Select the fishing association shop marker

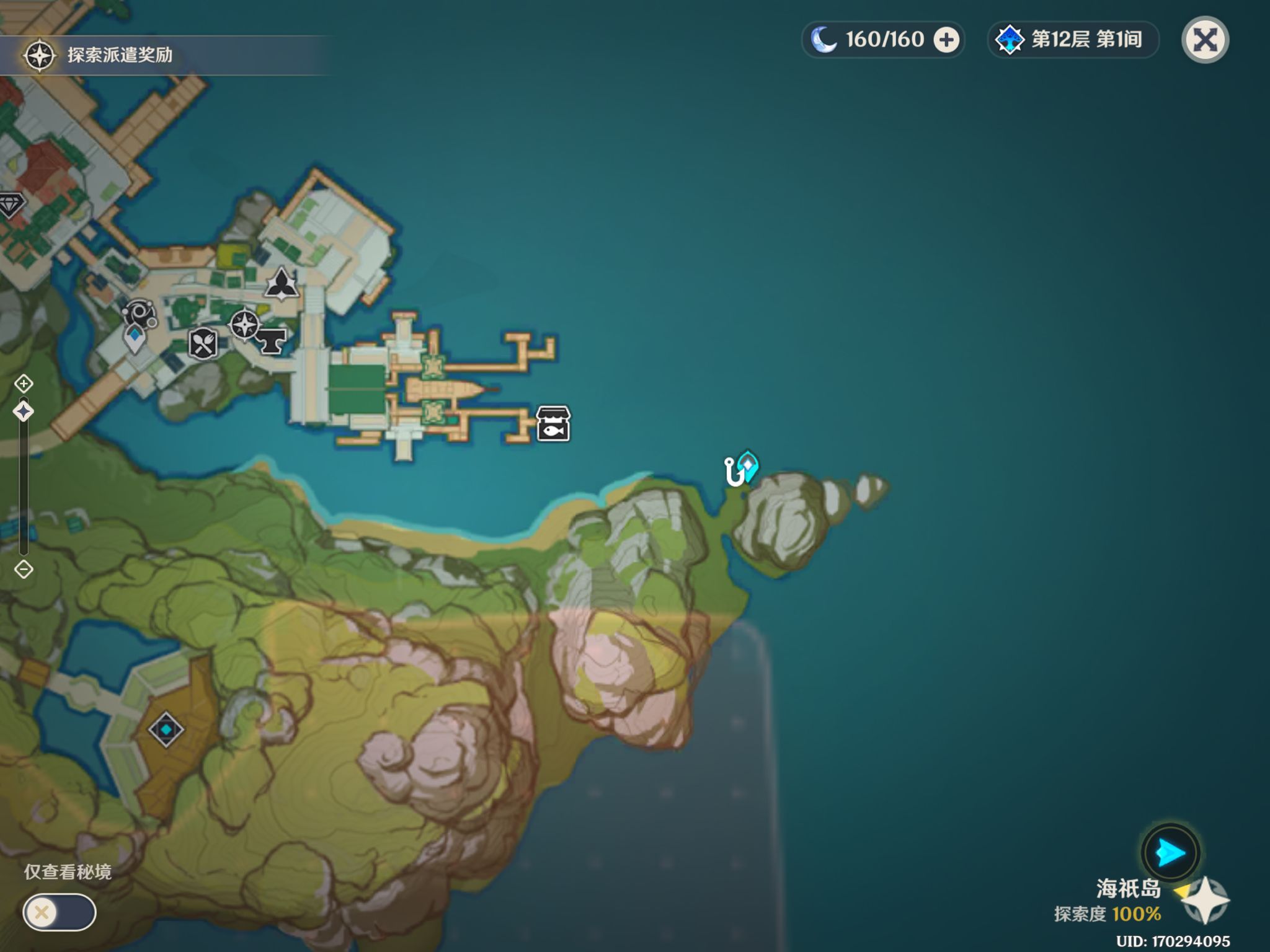tap(553, 424)
